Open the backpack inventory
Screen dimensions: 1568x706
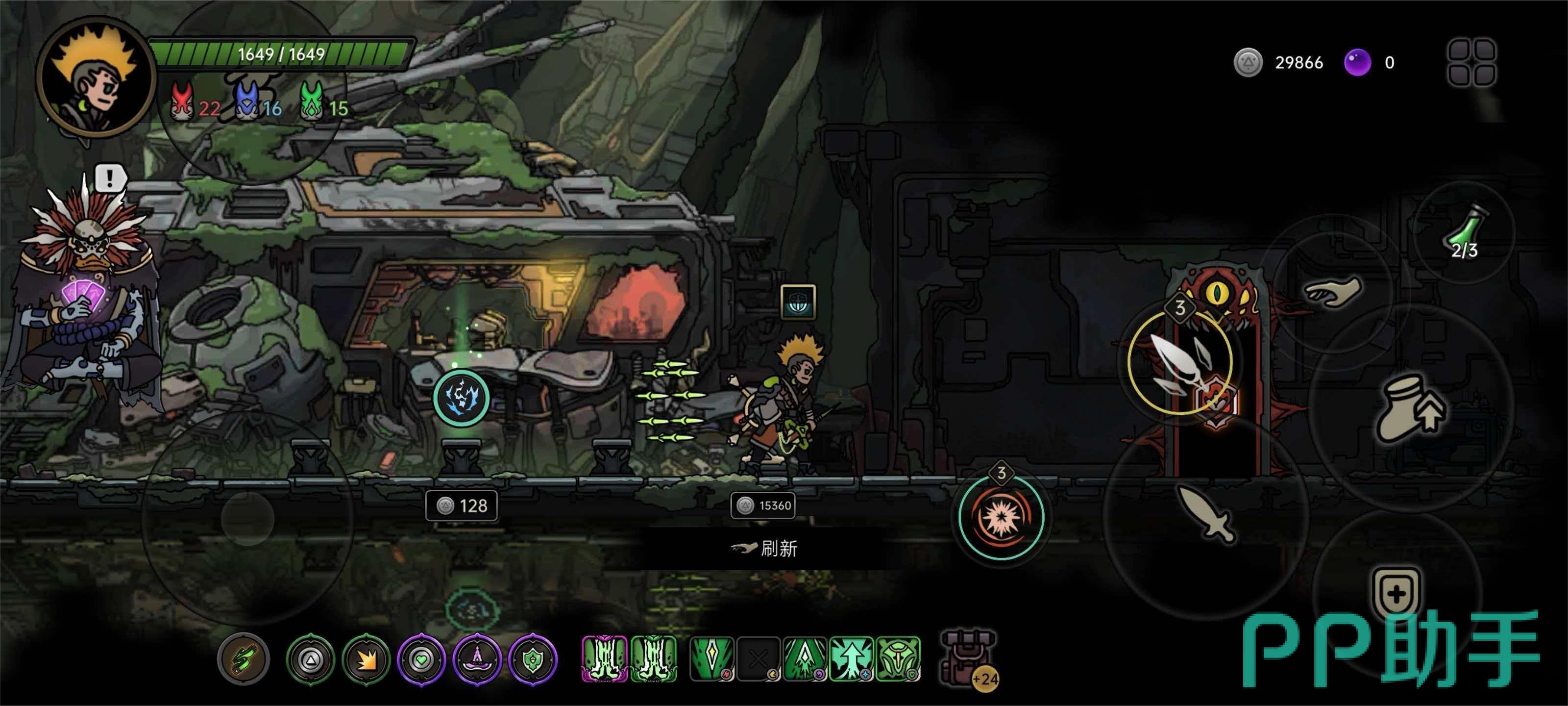[x=967, y=658]
